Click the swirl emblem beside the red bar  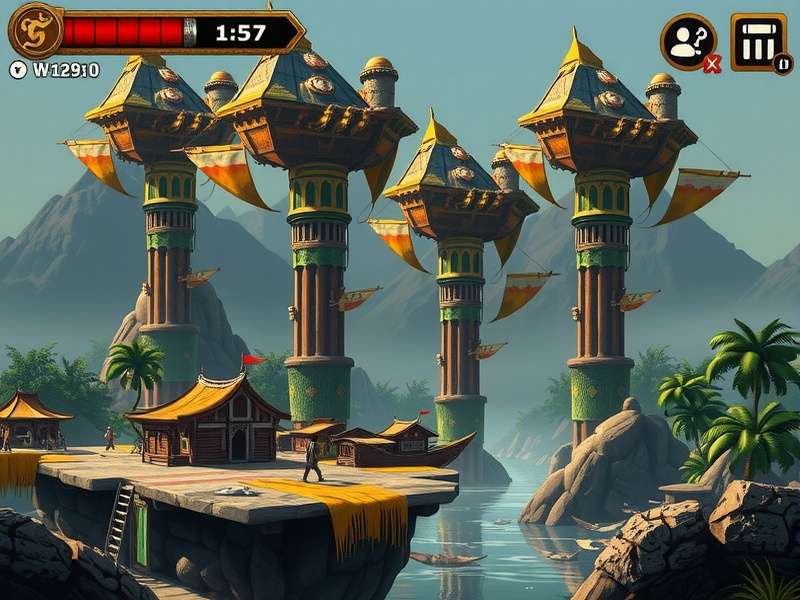point(35,31)
